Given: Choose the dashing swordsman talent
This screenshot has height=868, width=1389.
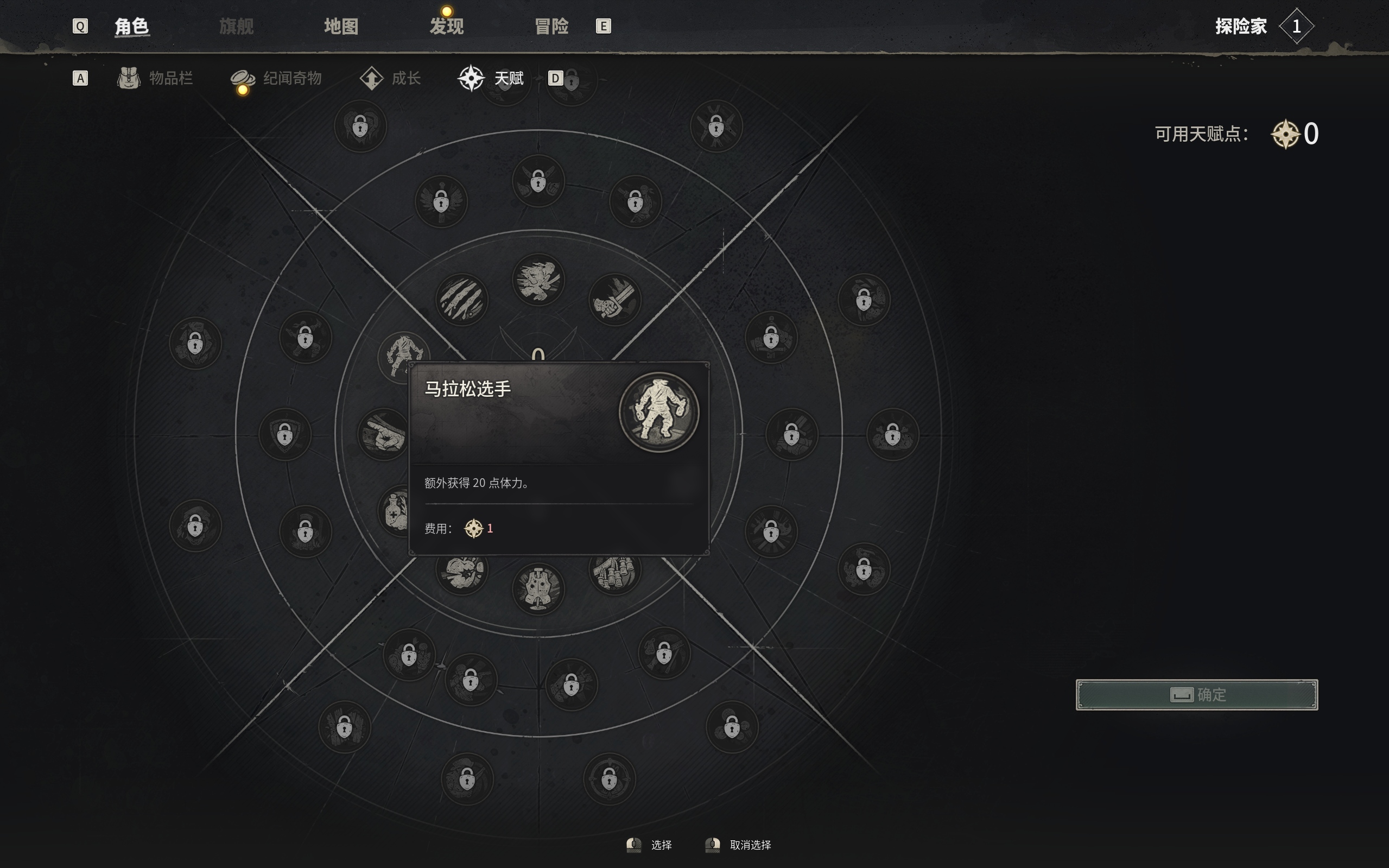Looking at the screenshot, I should point(538,280).
